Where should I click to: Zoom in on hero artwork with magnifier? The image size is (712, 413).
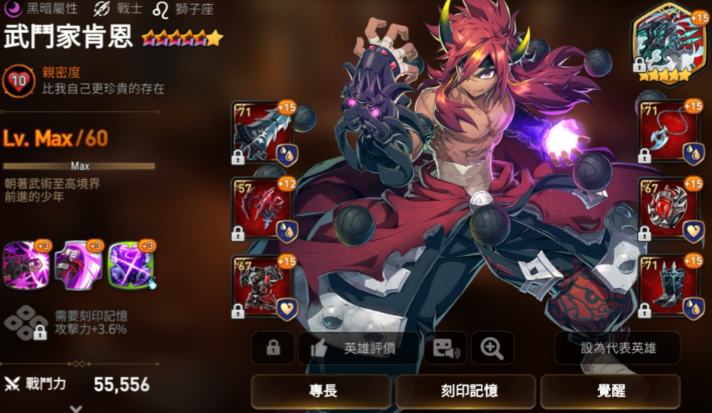coord(492,348)
